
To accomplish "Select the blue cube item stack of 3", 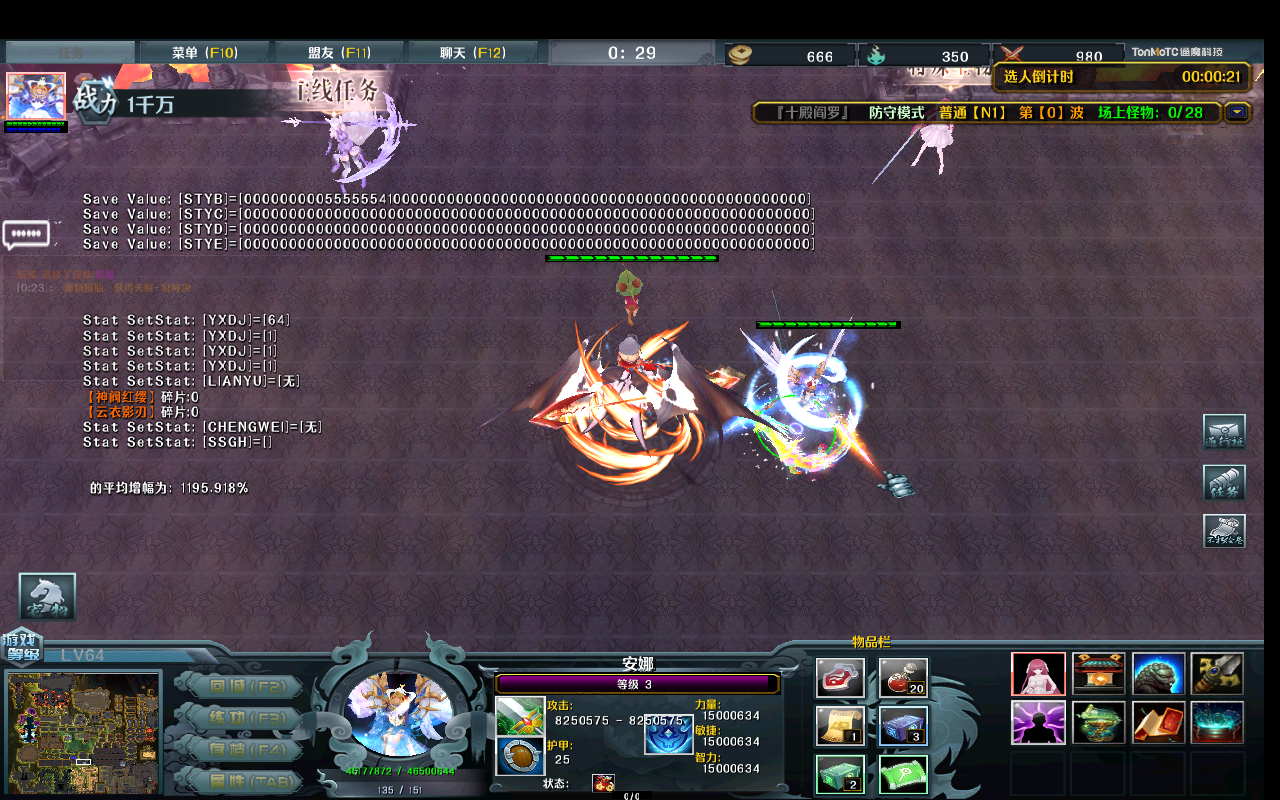I will tap(902, 725).
